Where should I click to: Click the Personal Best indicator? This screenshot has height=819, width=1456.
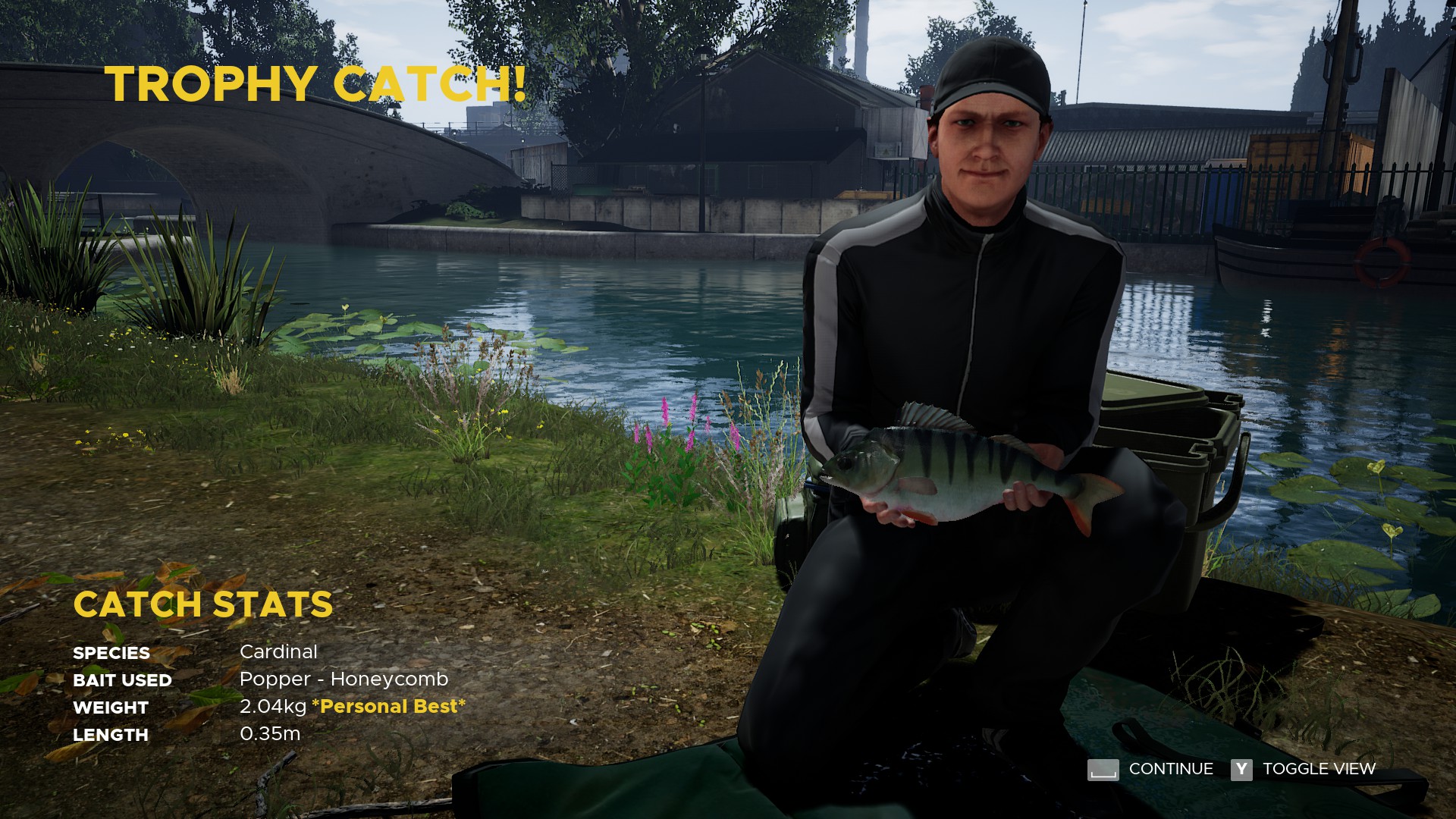click(391, 707)
